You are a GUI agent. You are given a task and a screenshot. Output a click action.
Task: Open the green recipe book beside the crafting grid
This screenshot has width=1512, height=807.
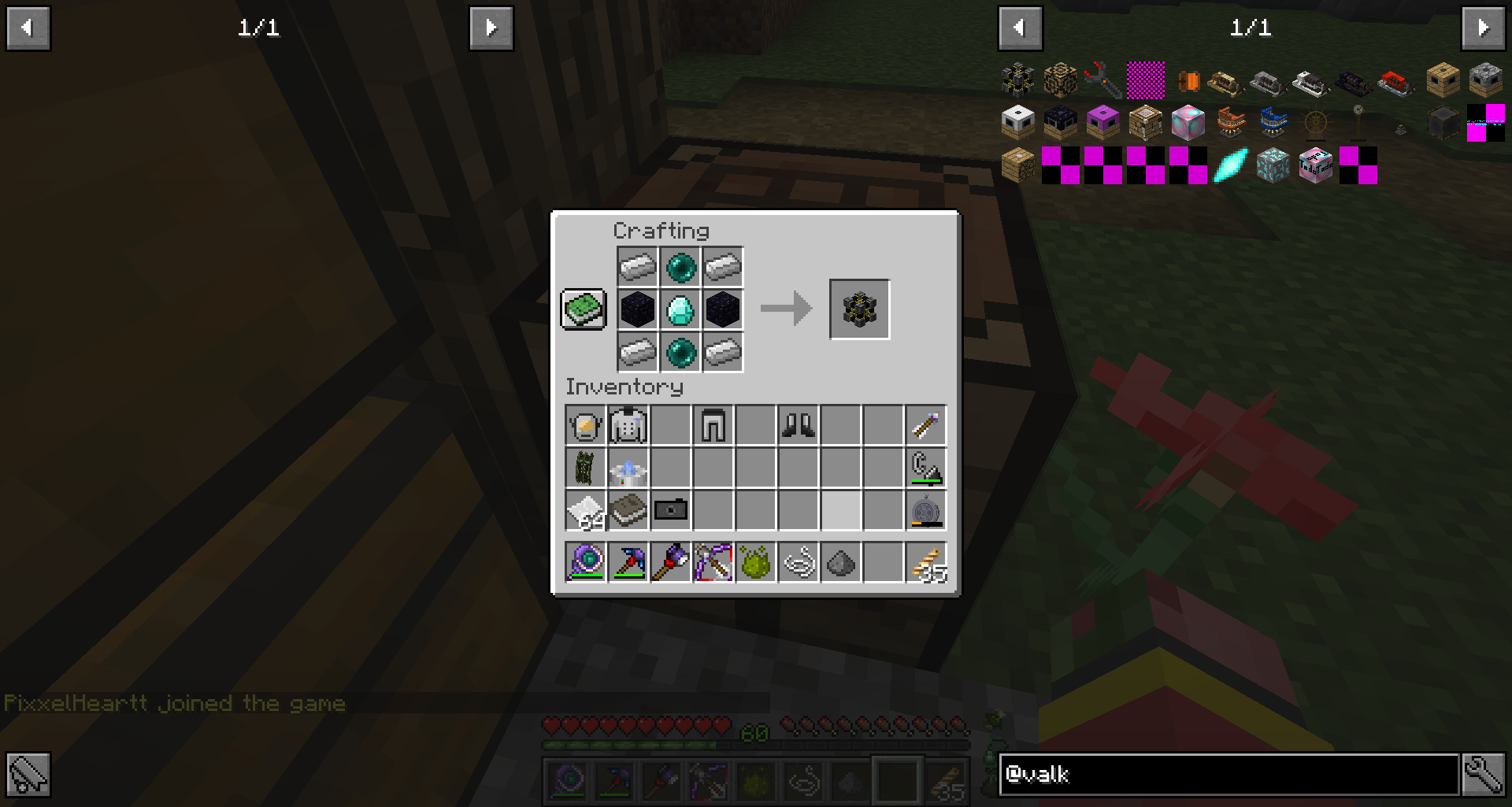coord(583,309)
